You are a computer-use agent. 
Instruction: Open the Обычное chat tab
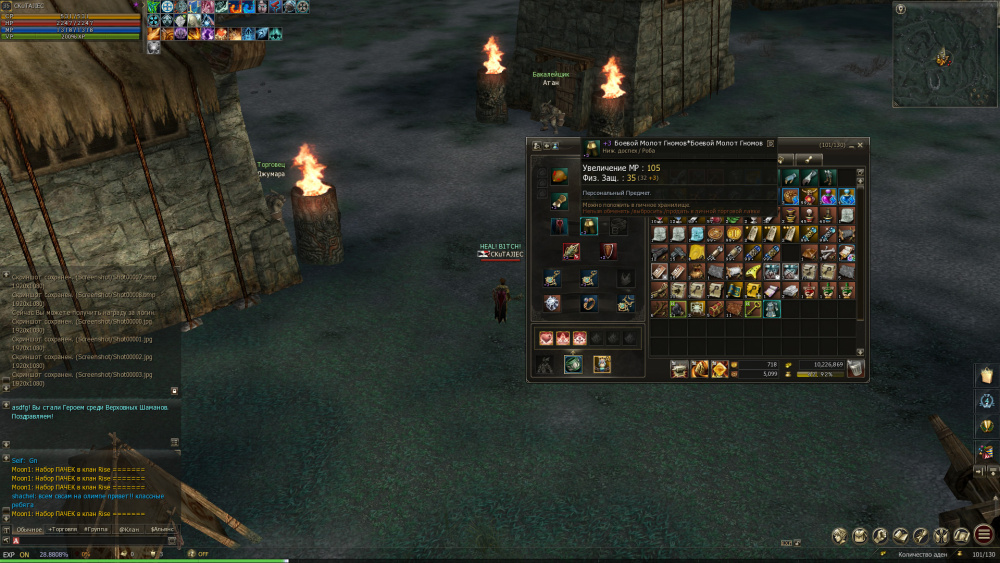(29, 528)
